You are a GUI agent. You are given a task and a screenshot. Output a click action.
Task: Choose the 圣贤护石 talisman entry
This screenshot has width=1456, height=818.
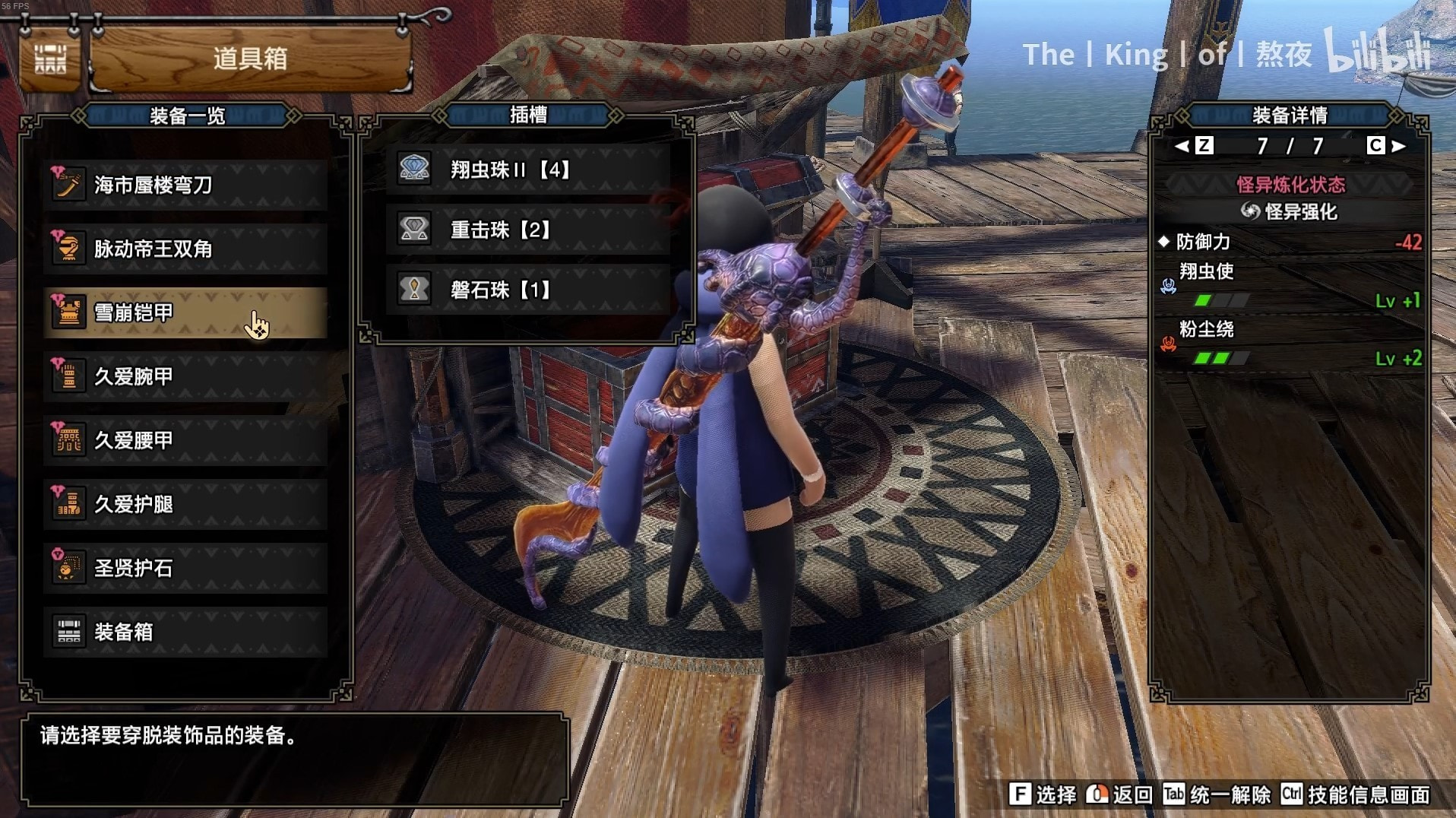coord(185,568)
